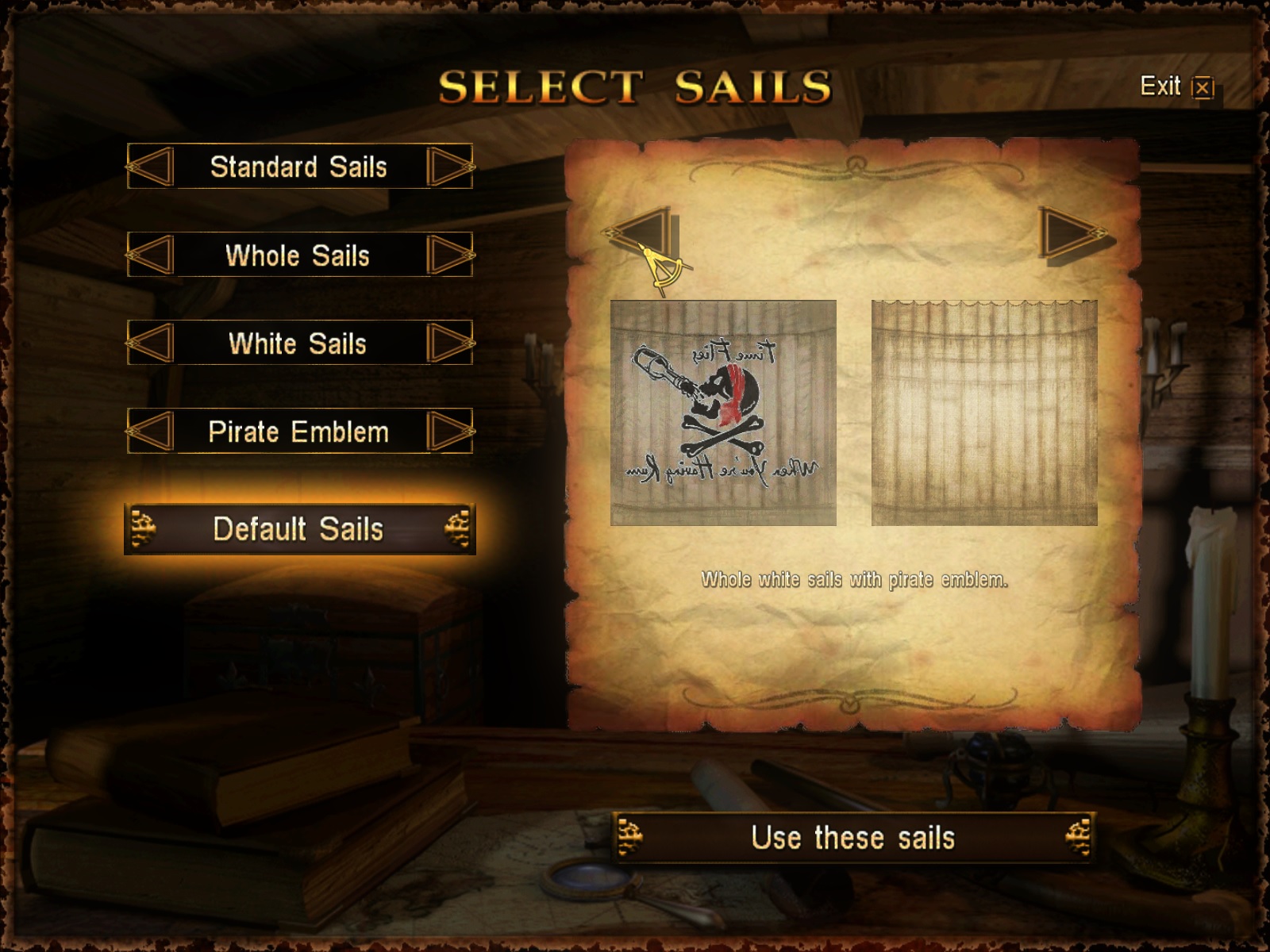
Task: Change White Sails using the left arrow
Action: coord(151,343)
